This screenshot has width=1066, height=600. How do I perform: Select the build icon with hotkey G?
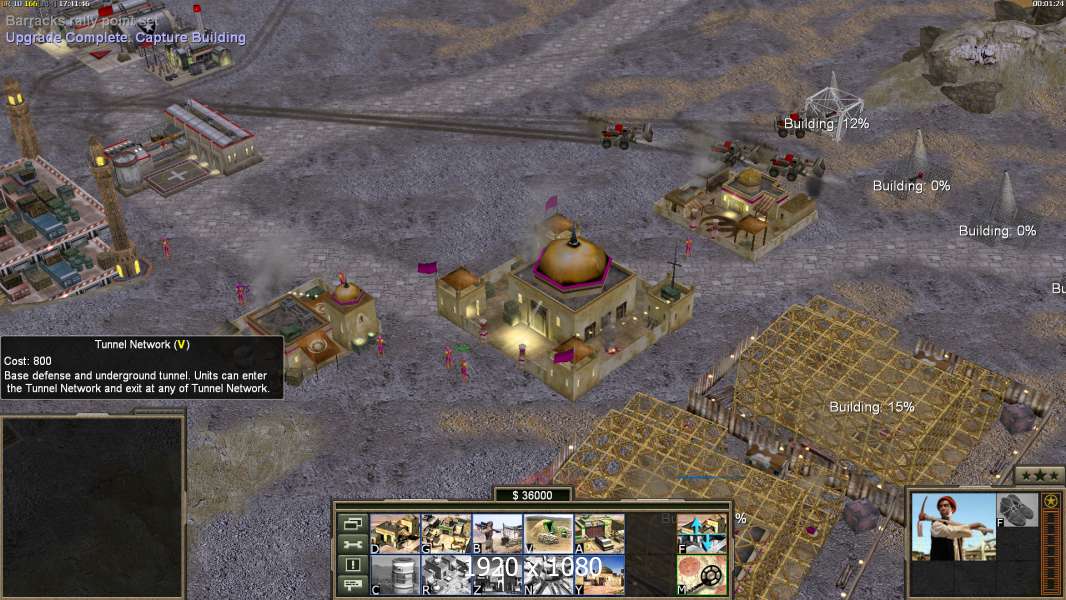[446, 533]
